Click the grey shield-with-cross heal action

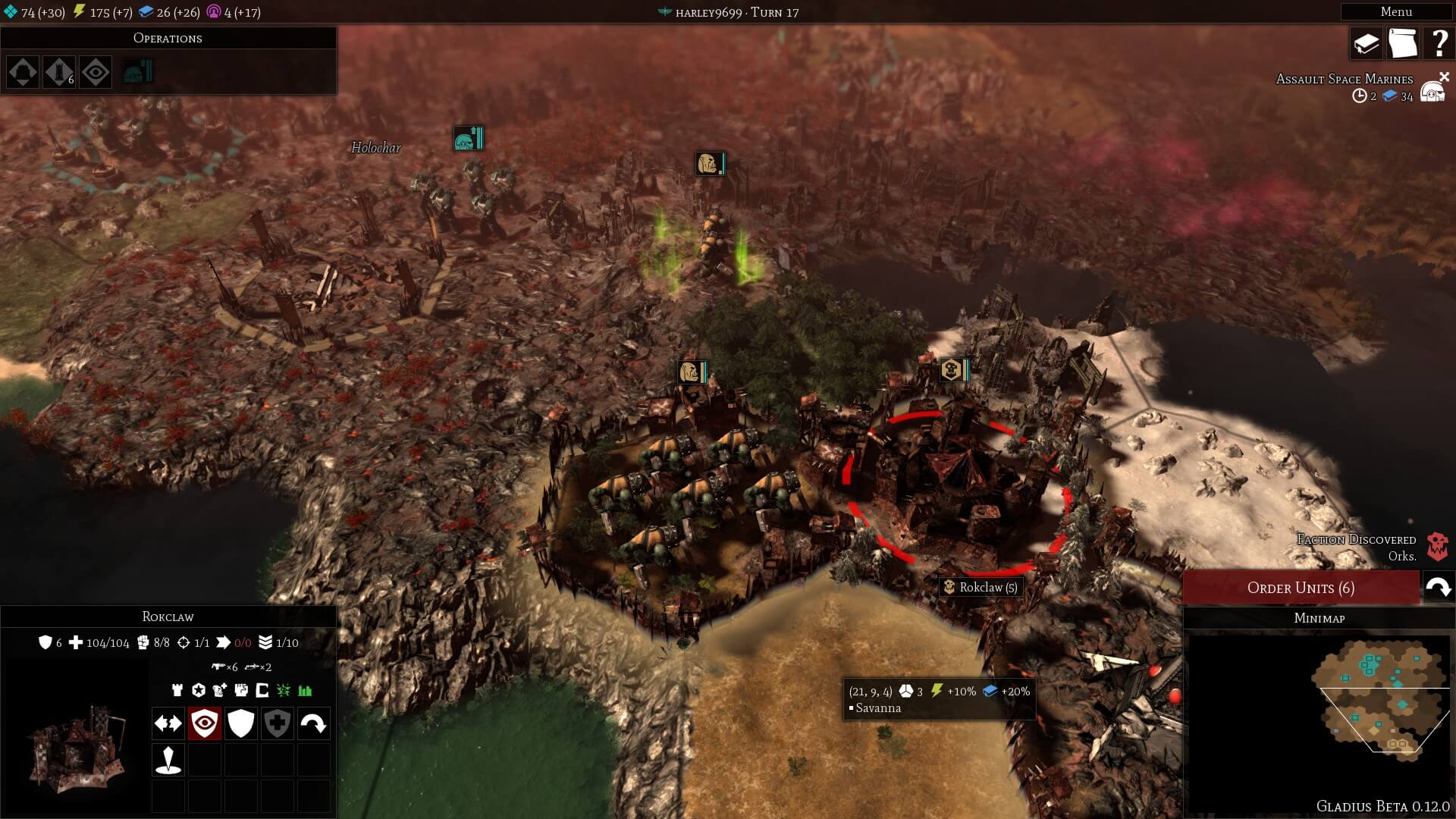277,723
